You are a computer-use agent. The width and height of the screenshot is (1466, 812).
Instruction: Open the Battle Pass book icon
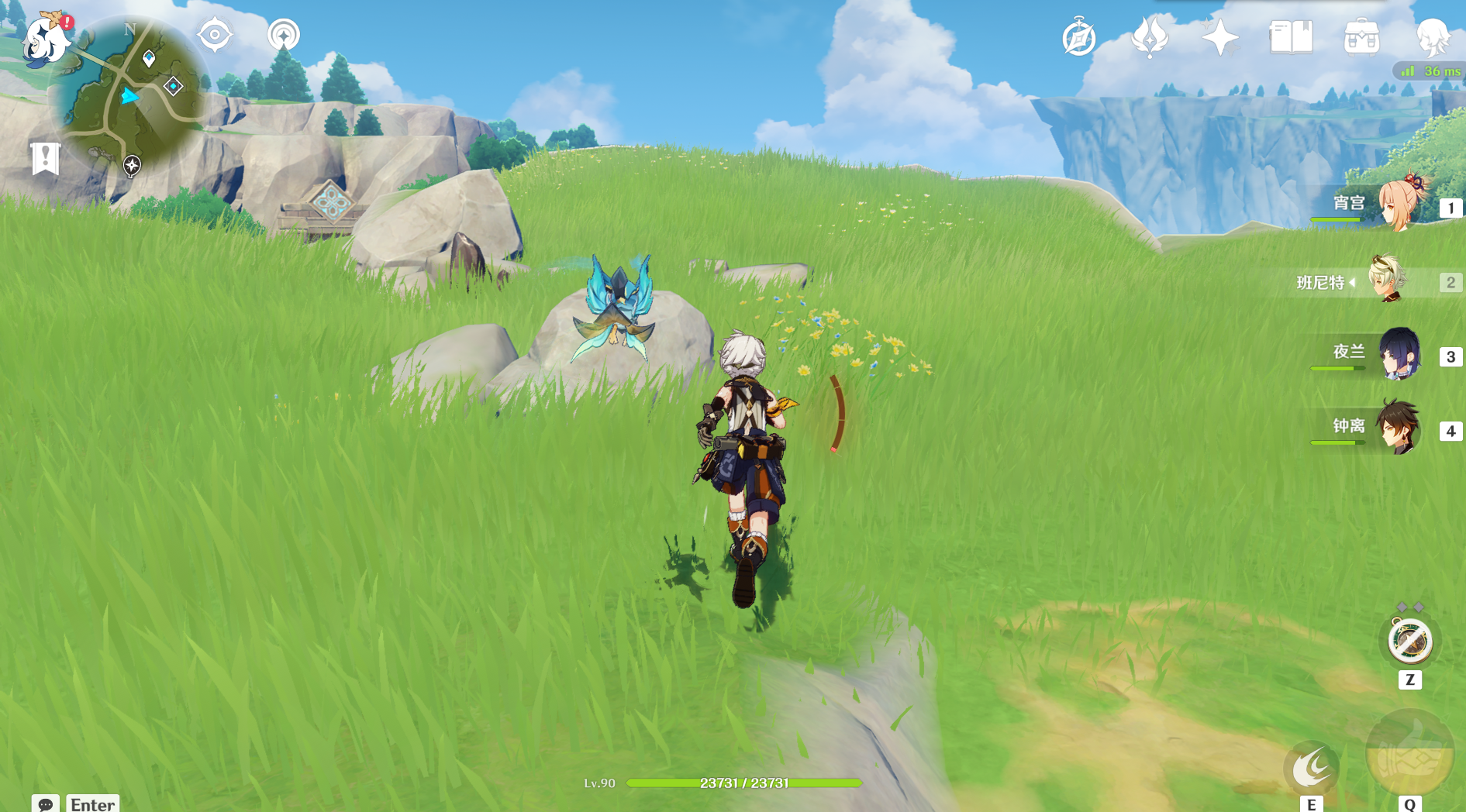pyautogui.click(x=1291, y=36)
